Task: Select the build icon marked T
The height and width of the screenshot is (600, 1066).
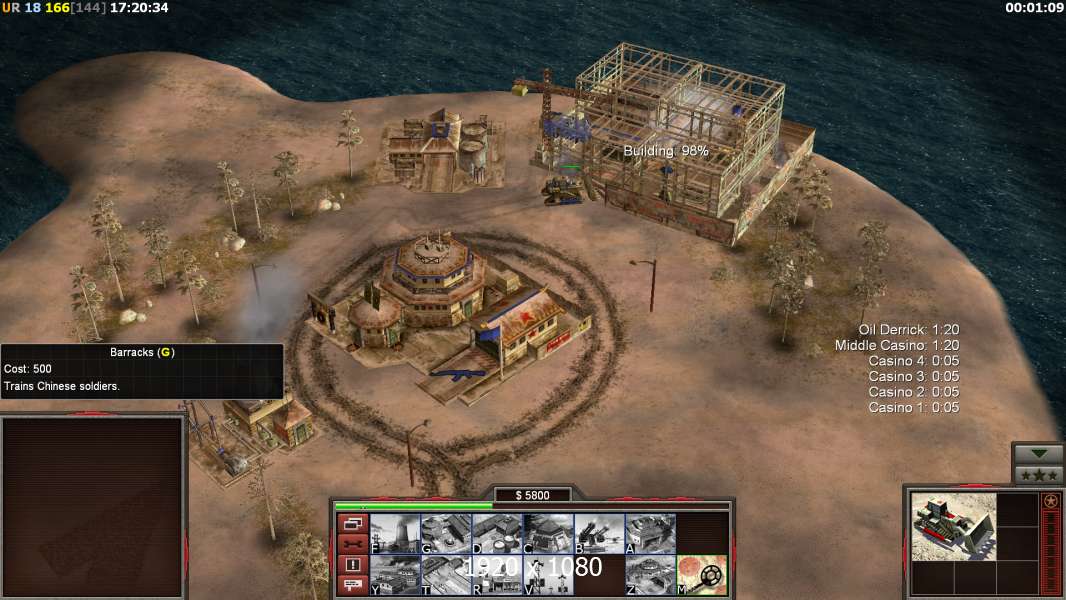Action: pyautogui.click(x=446, y=575)
